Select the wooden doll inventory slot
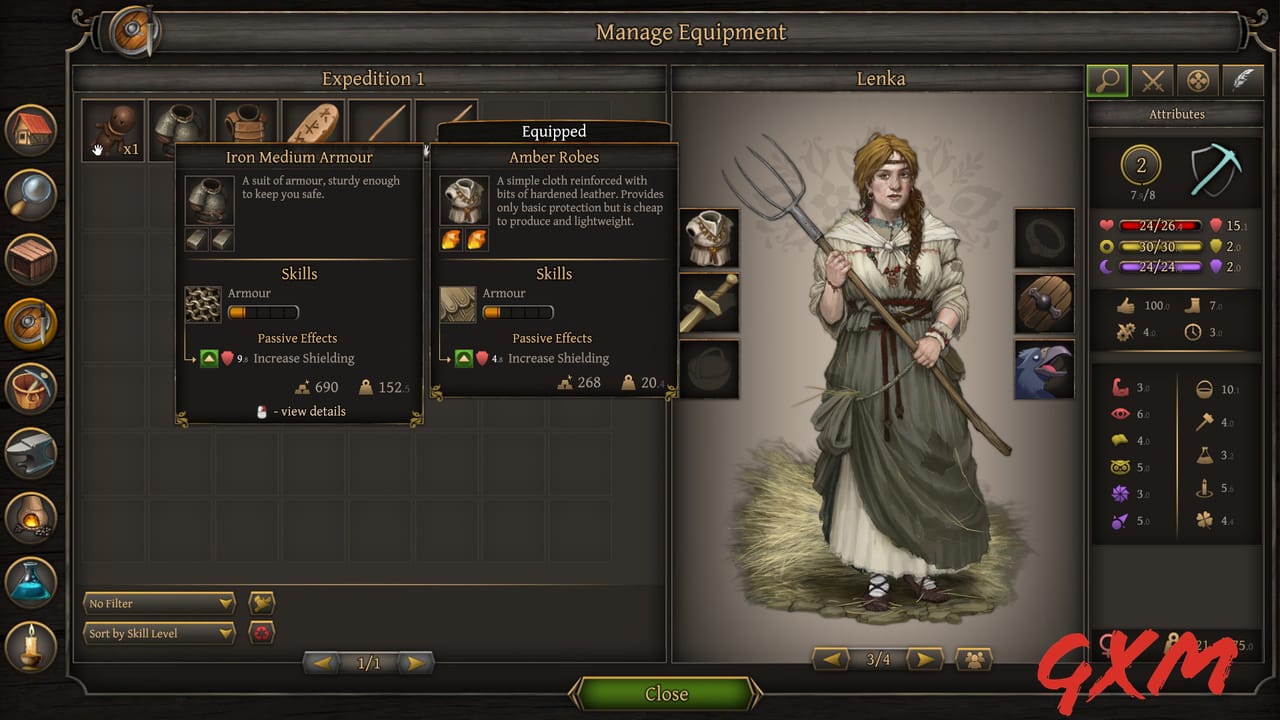 112,130
